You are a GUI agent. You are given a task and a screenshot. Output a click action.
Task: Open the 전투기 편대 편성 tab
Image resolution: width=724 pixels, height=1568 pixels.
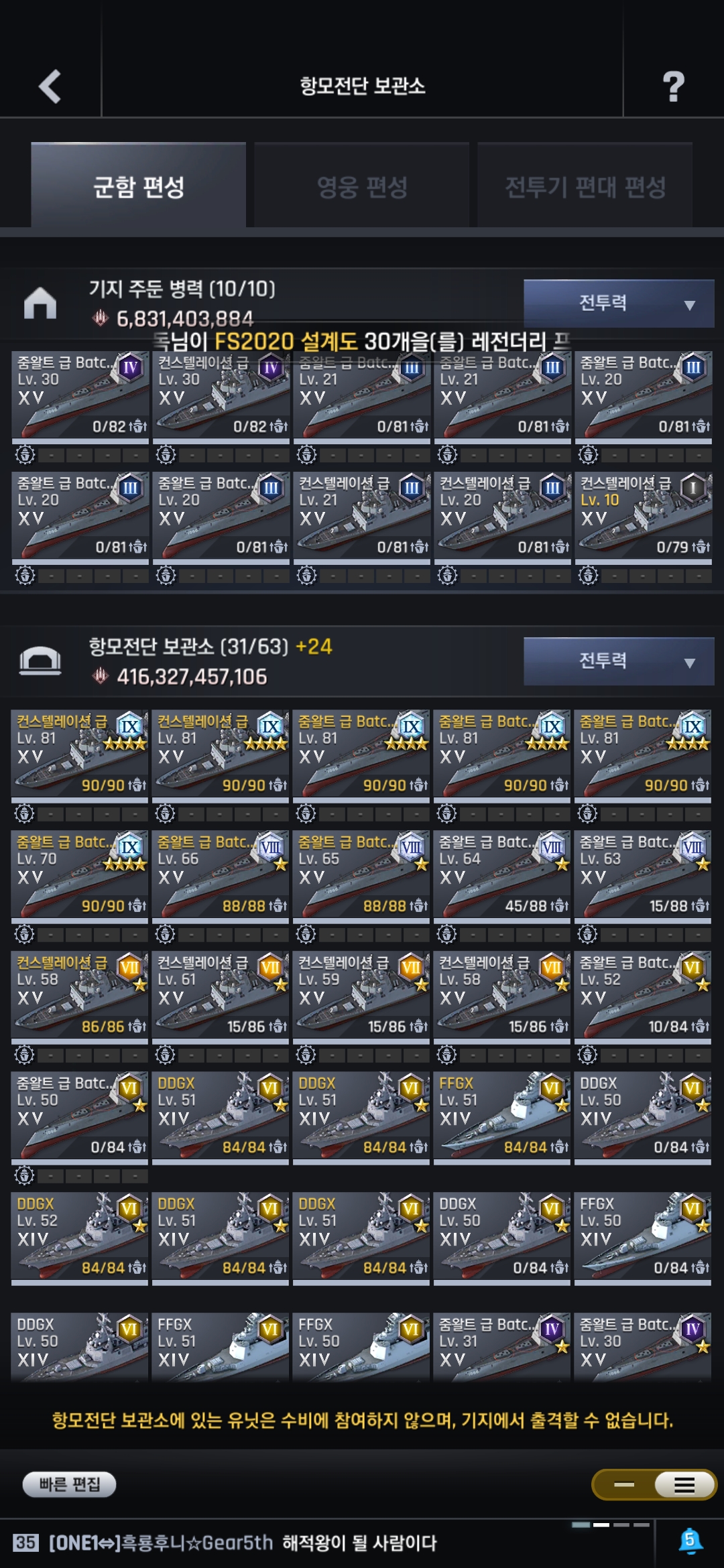[585, 186]
